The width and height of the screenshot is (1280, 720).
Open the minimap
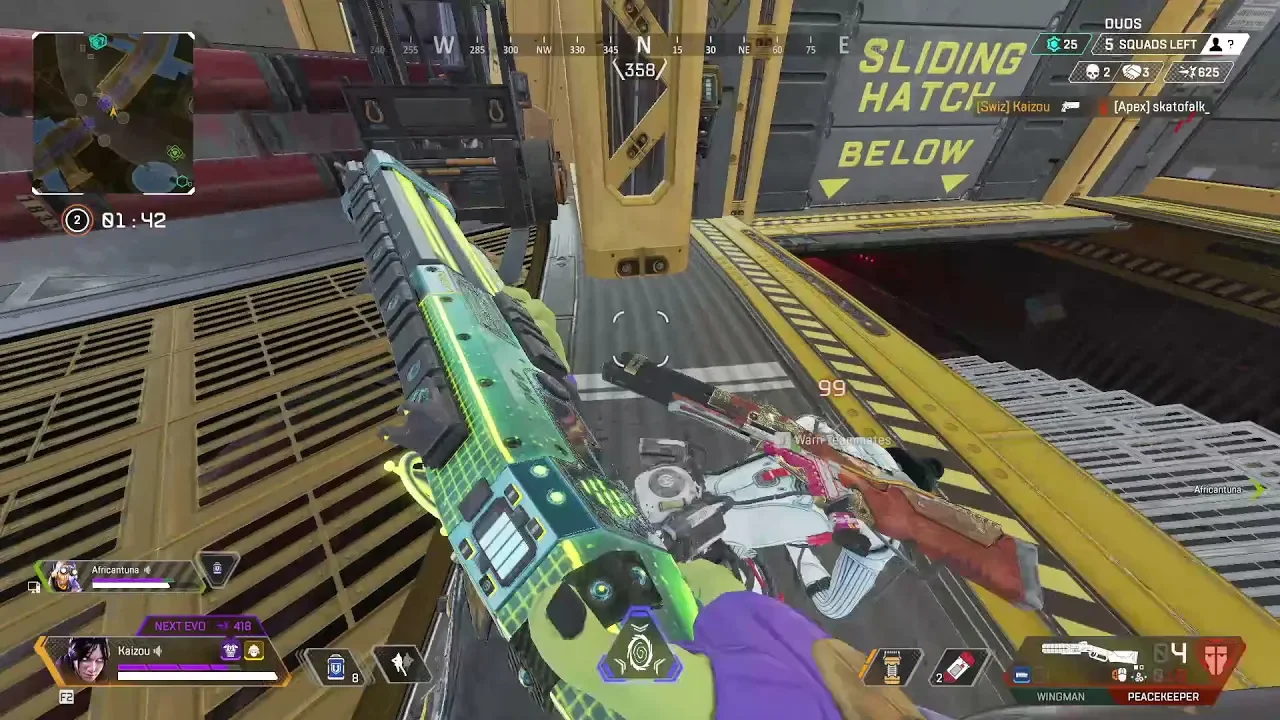pyautogui.click(x=113, y=113)
